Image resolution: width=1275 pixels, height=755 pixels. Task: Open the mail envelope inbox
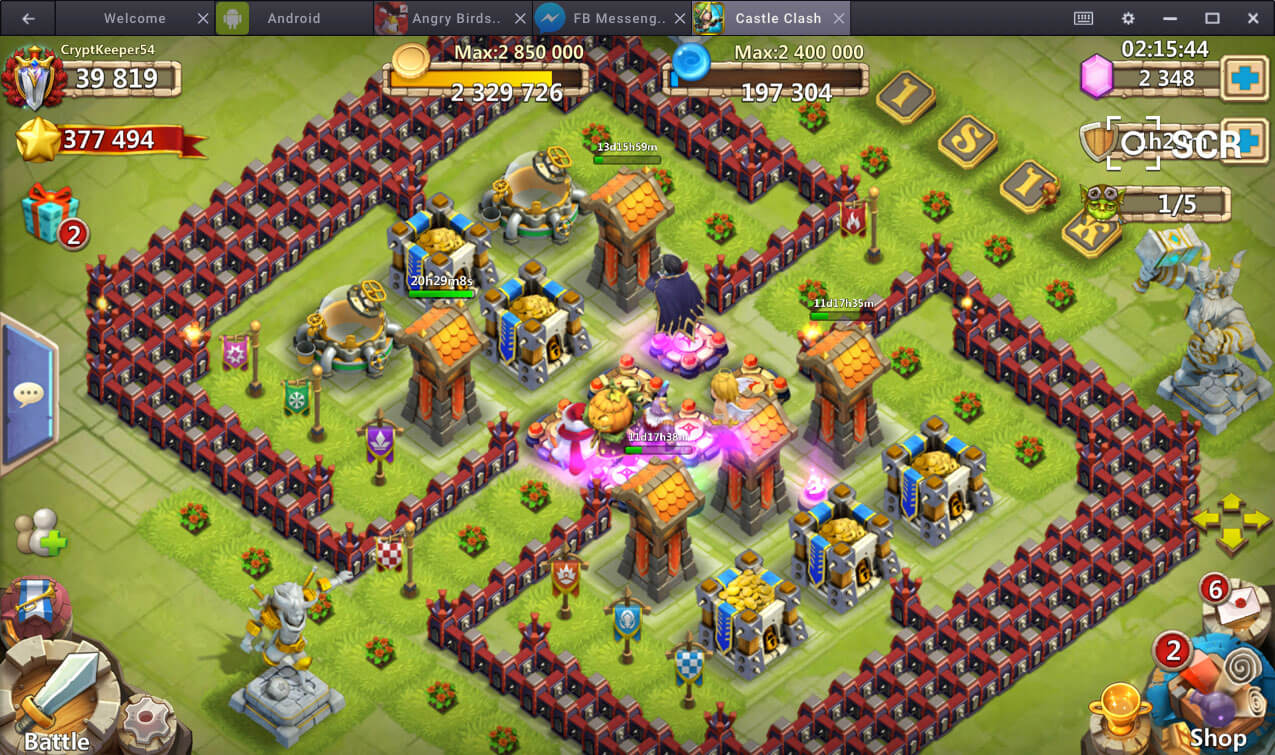1236,603
